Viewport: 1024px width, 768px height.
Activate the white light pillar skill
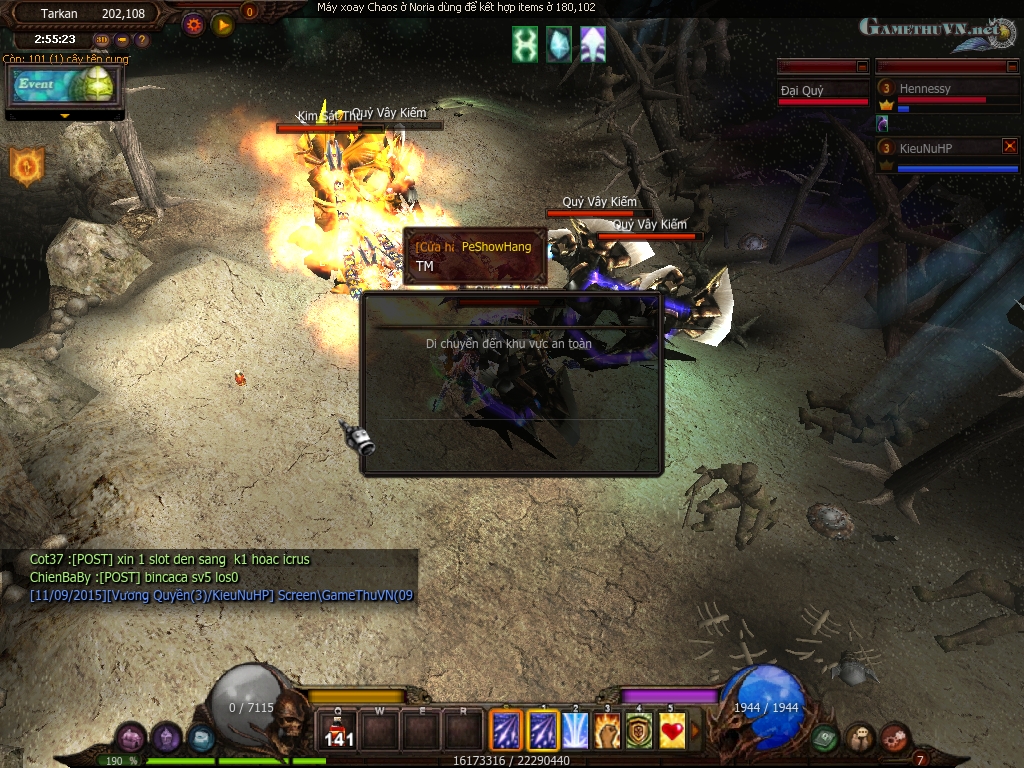pos(575,732)
